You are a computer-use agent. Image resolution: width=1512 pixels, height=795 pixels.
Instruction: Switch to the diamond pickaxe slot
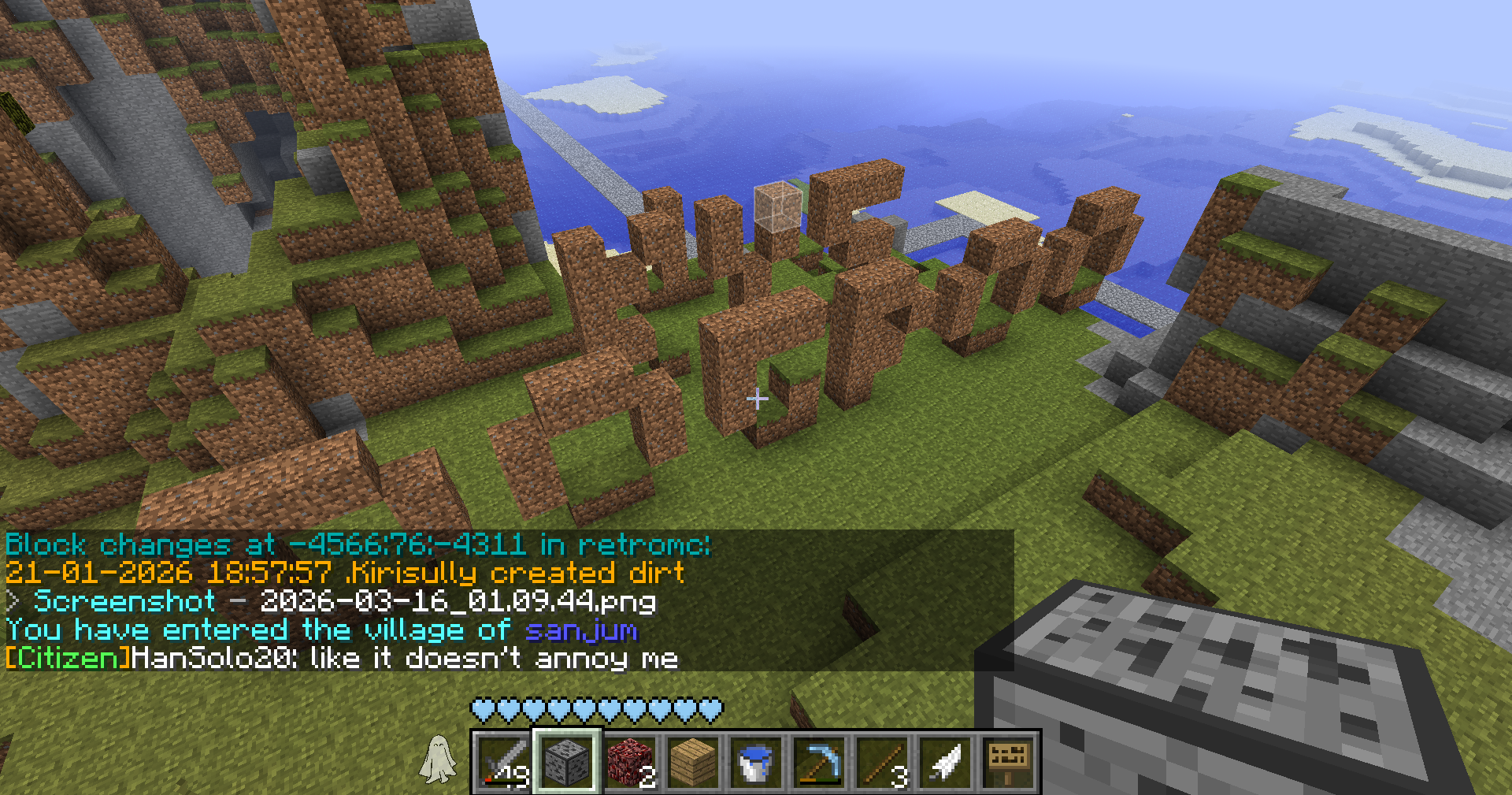coord(819,762)
